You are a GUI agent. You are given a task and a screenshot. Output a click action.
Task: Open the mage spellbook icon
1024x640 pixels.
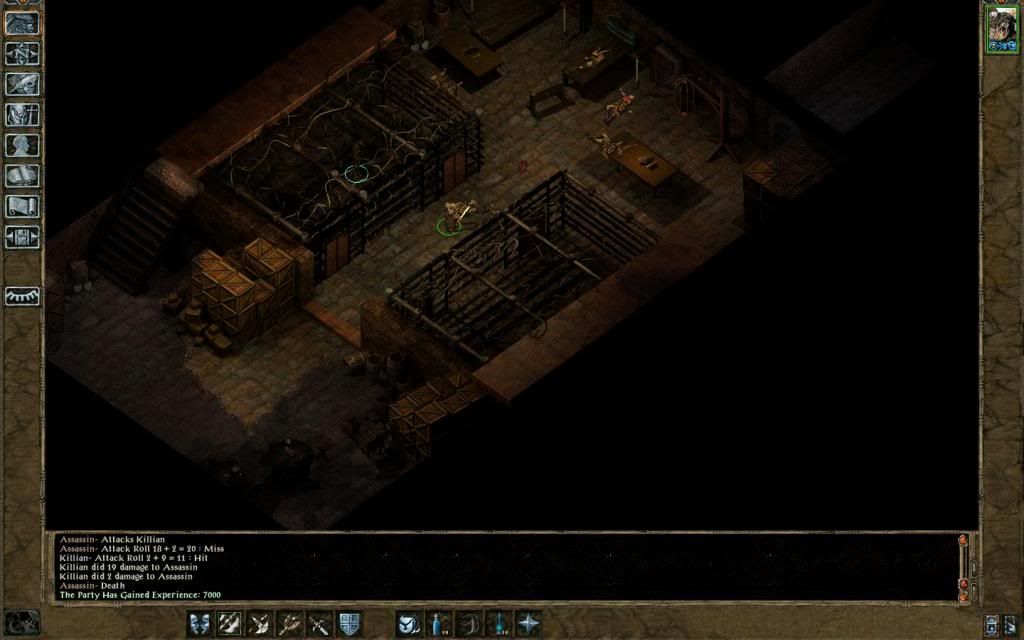22,177
